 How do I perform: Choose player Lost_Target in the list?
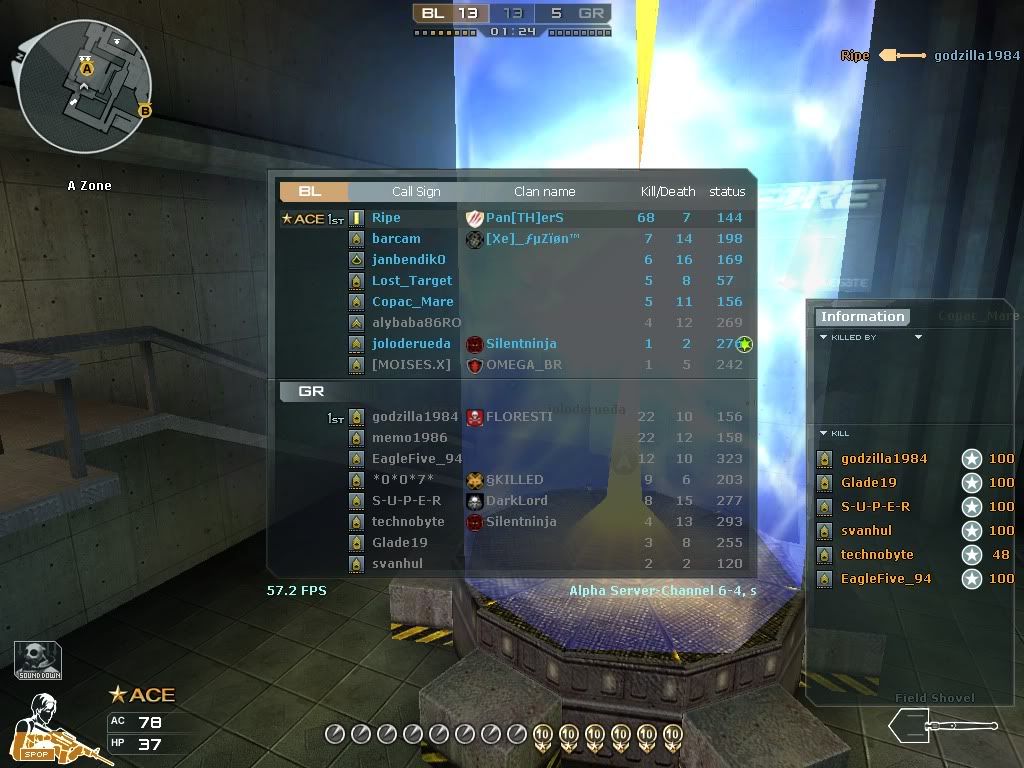(x=412, y=281)
